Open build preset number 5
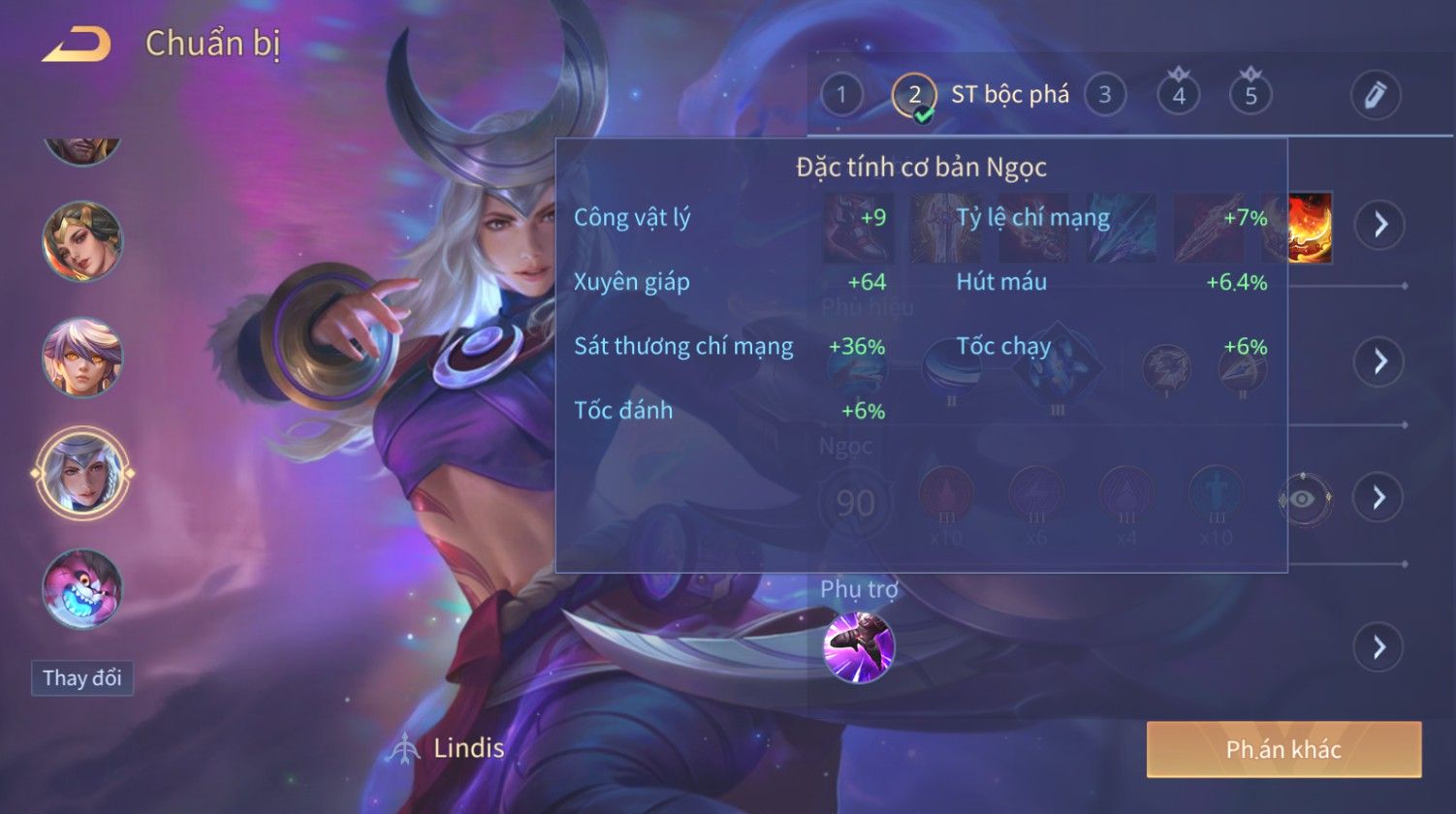This screenshot has width=1456, height=814. (1250, 95)
